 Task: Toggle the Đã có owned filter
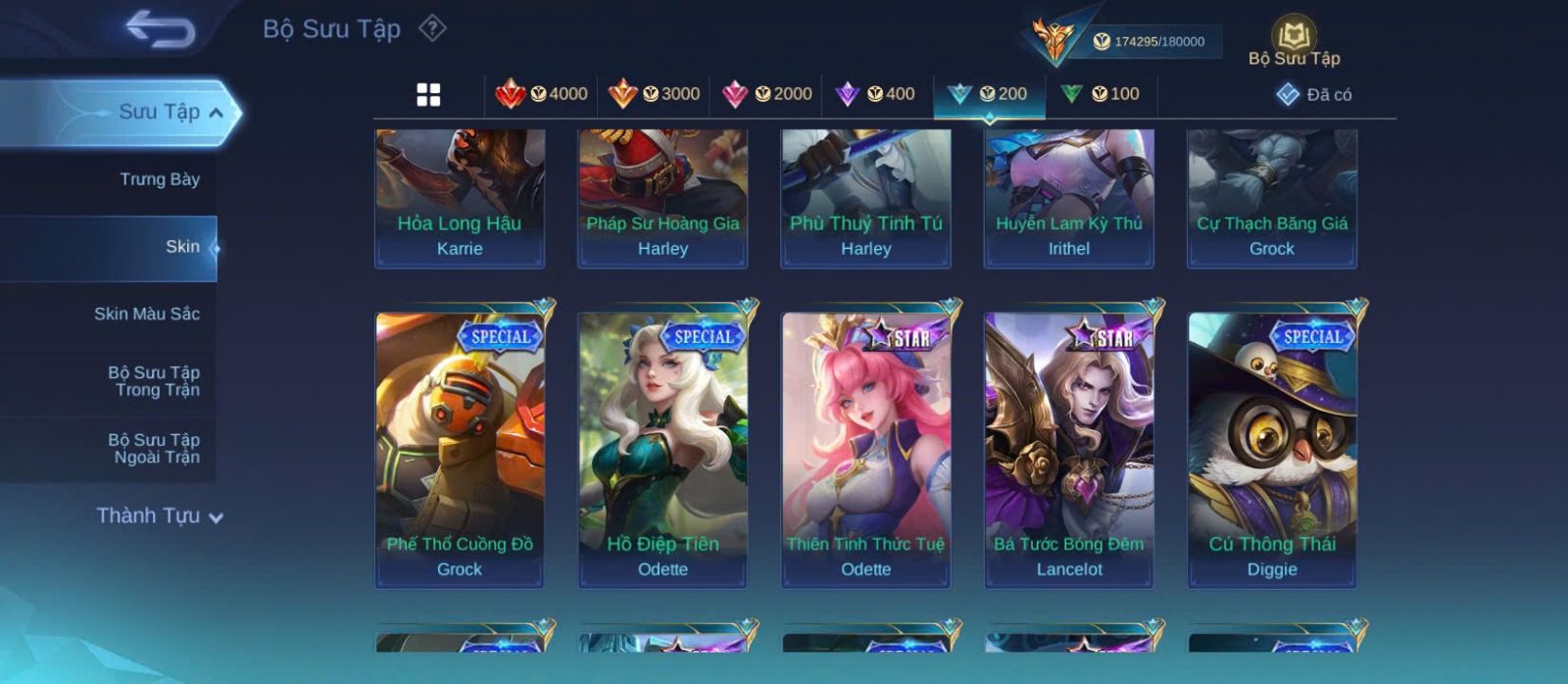(1314, 95)
